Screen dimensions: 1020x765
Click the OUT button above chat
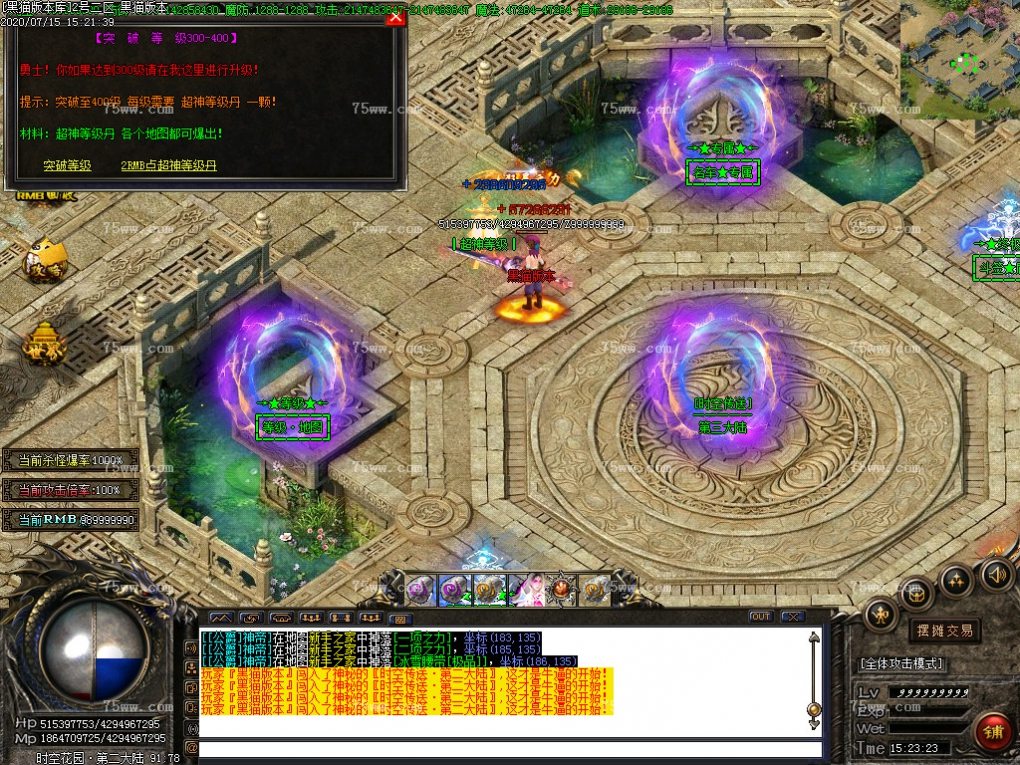point(761,617)
